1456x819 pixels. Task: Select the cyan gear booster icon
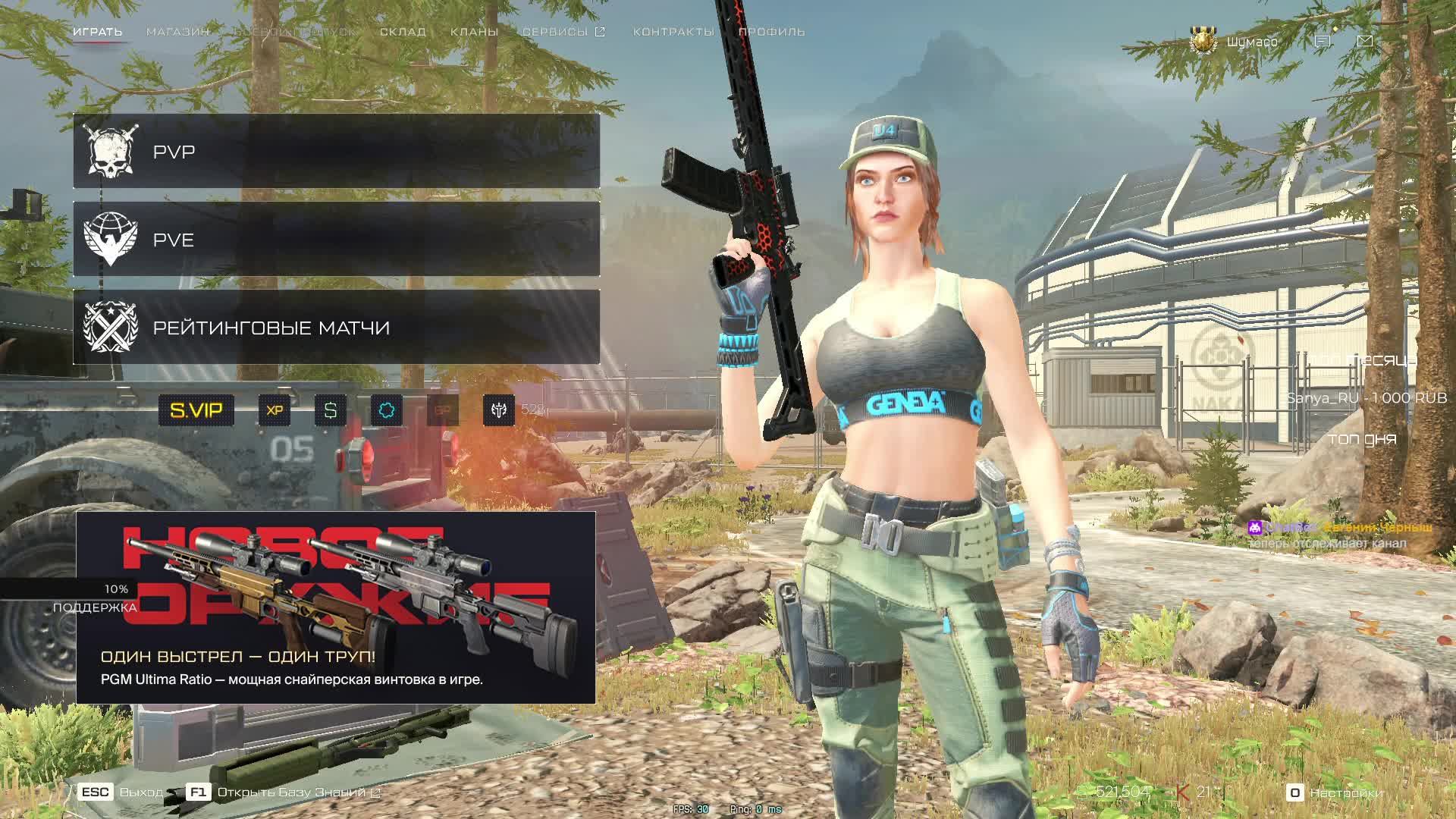[x=387, y=410]
